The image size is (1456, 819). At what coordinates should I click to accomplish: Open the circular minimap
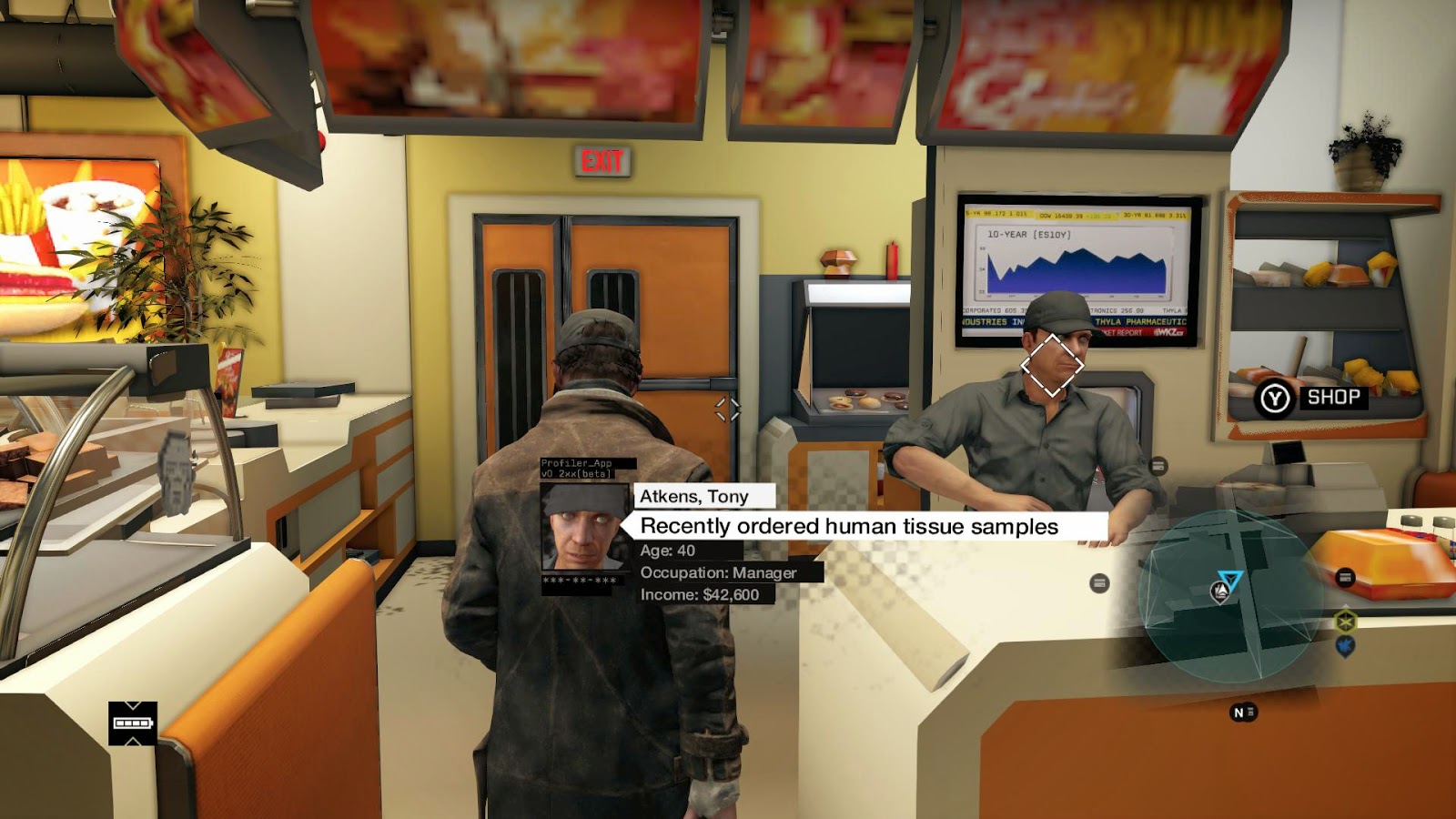[1230, 597]
